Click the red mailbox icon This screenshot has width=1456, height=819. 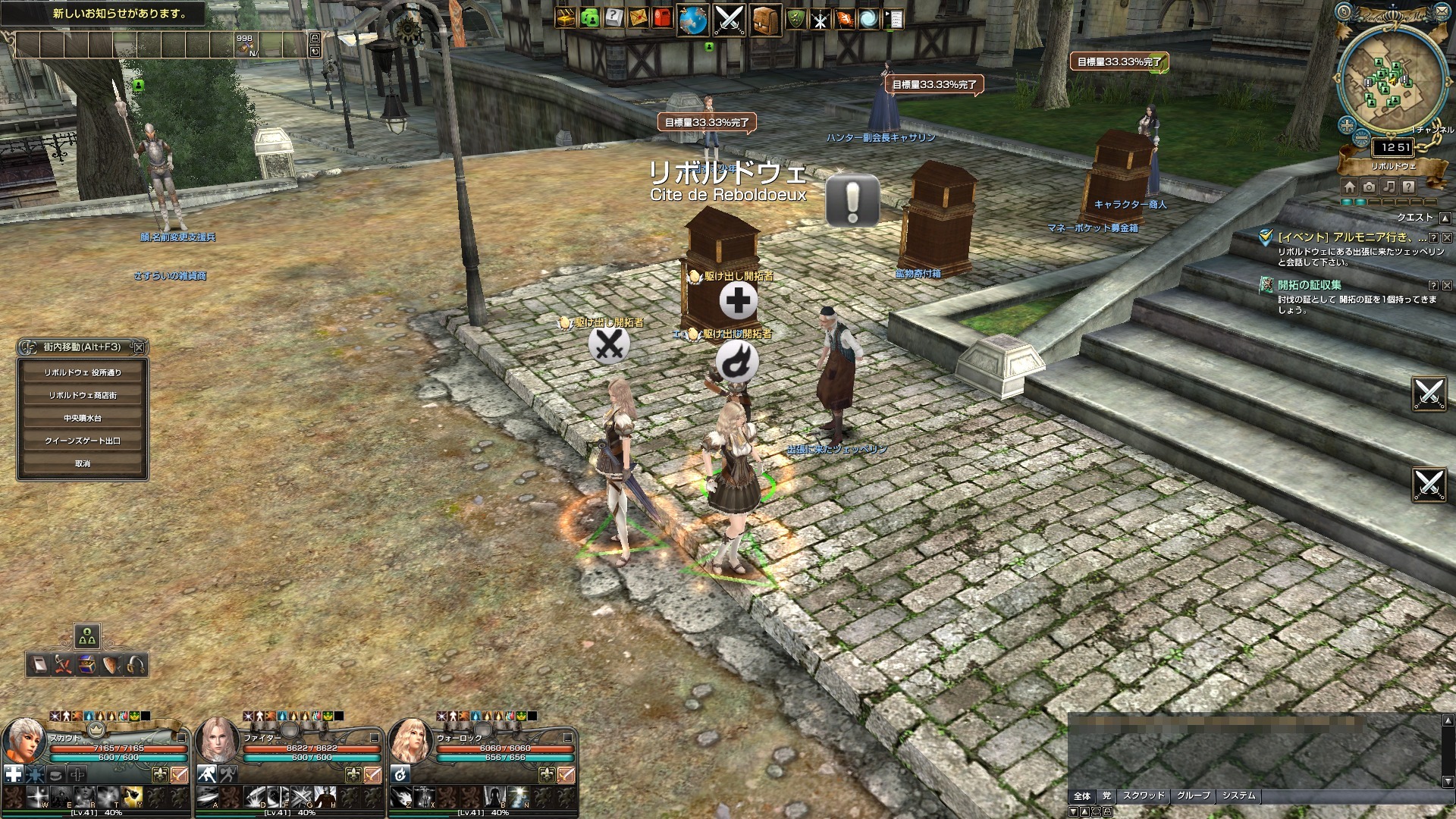coord(662,18)
